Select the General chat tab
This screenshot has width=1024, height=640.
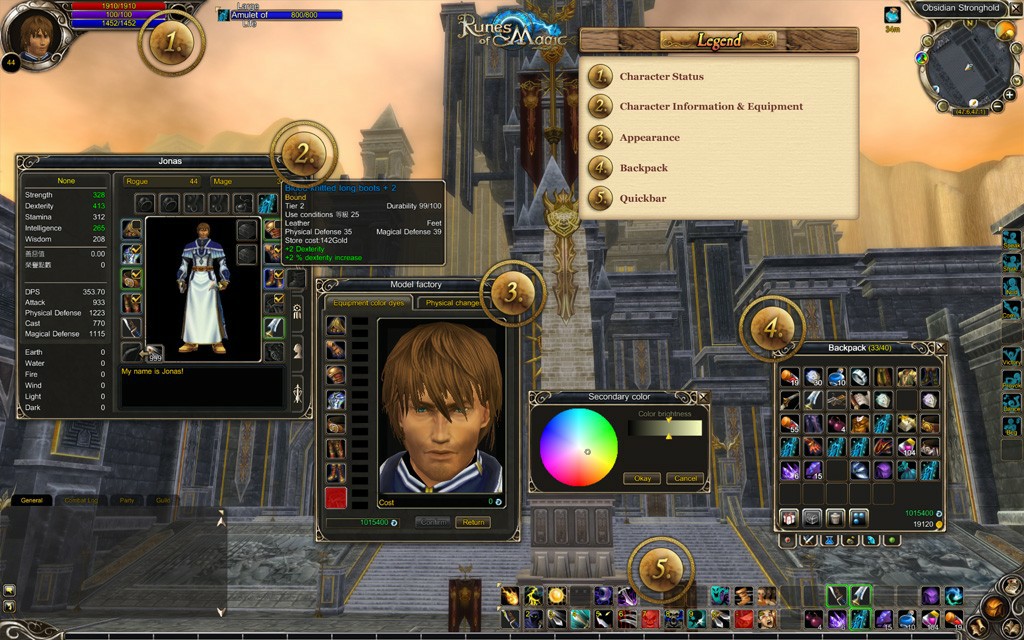[31, 500]
